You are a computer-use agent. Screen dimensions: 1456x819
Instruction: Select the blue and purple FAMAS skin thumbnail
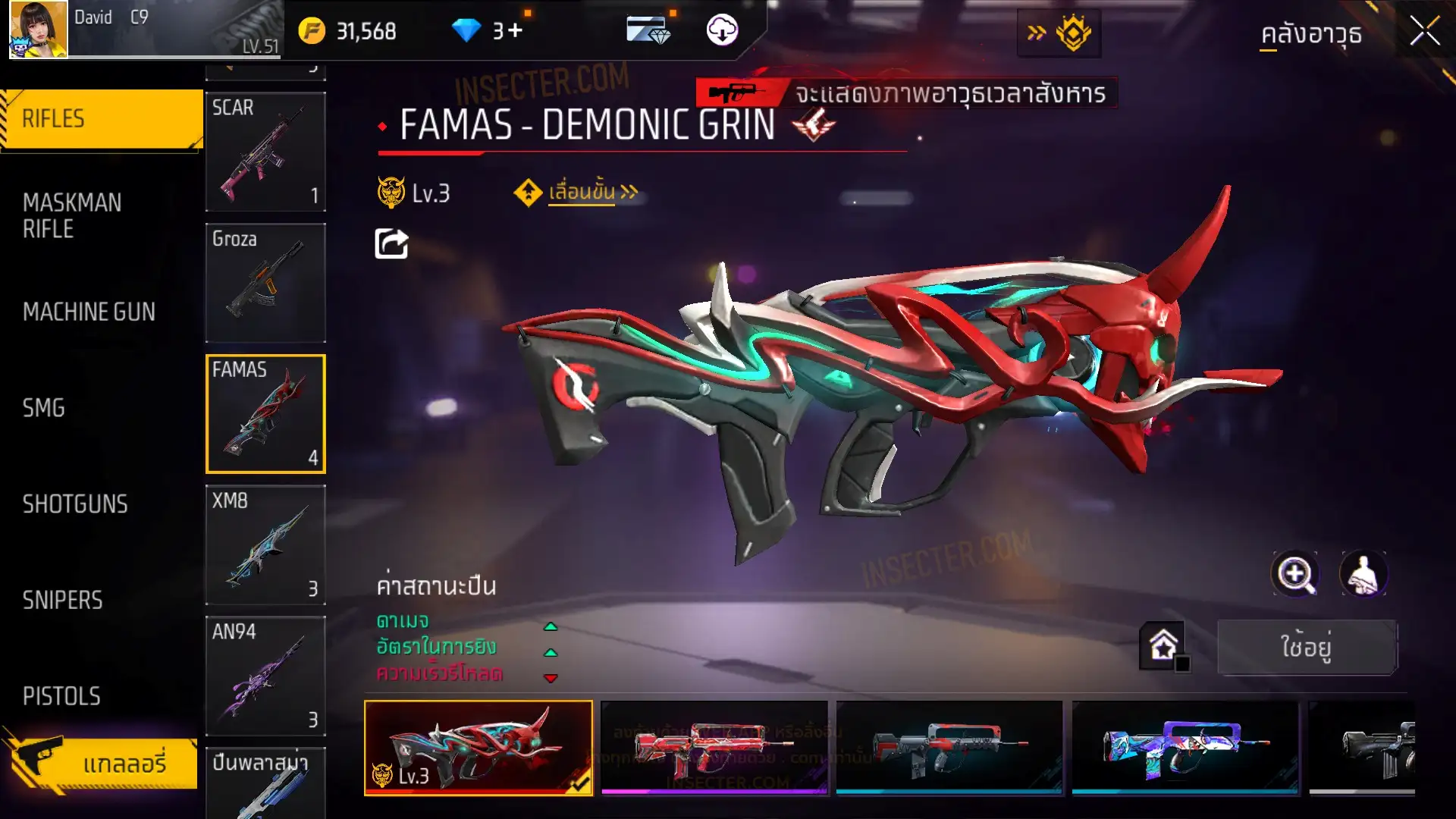point(1185,748)
